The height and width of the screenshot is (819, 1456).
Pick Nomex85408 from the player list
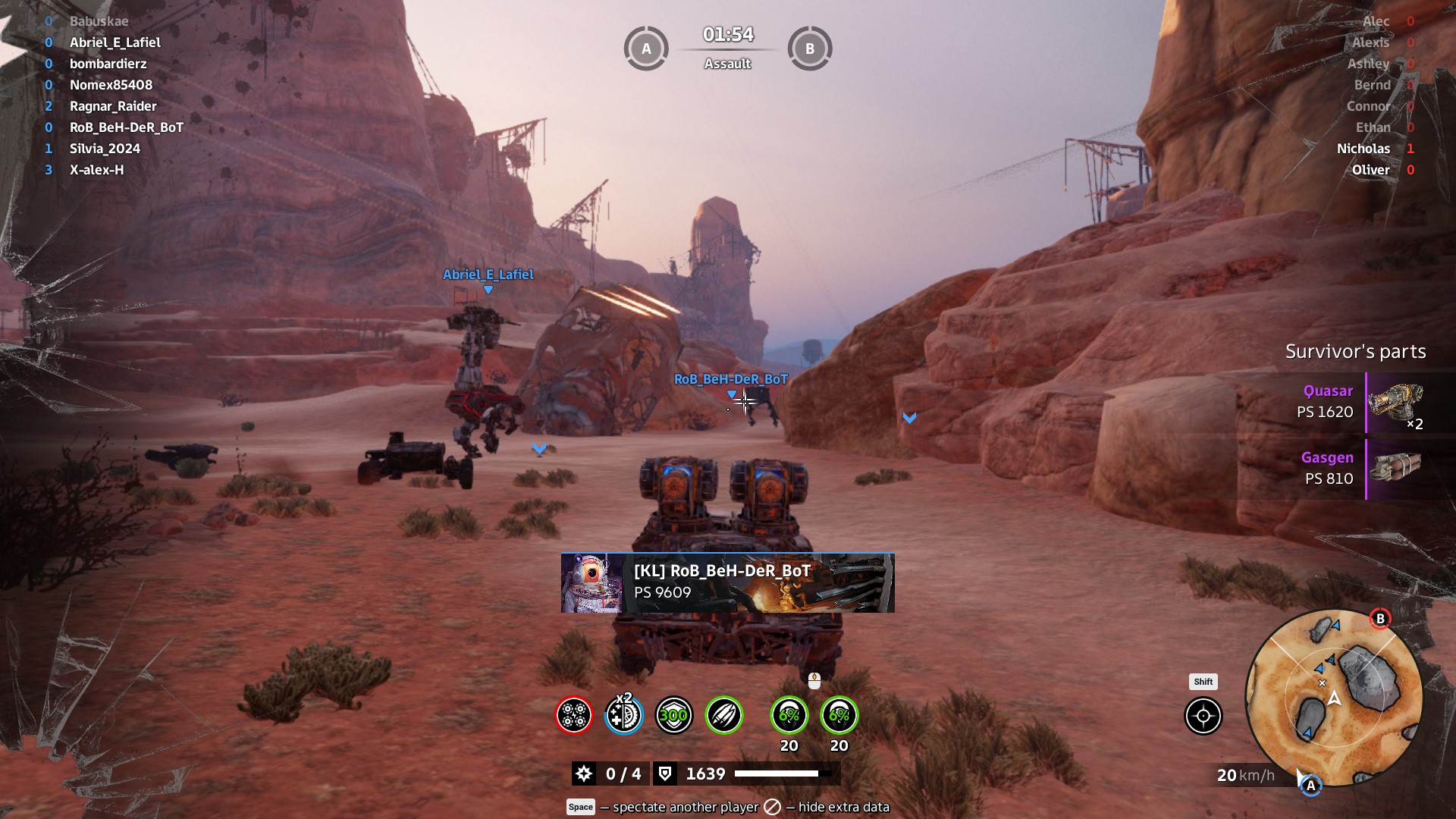[x=111, y=85]
